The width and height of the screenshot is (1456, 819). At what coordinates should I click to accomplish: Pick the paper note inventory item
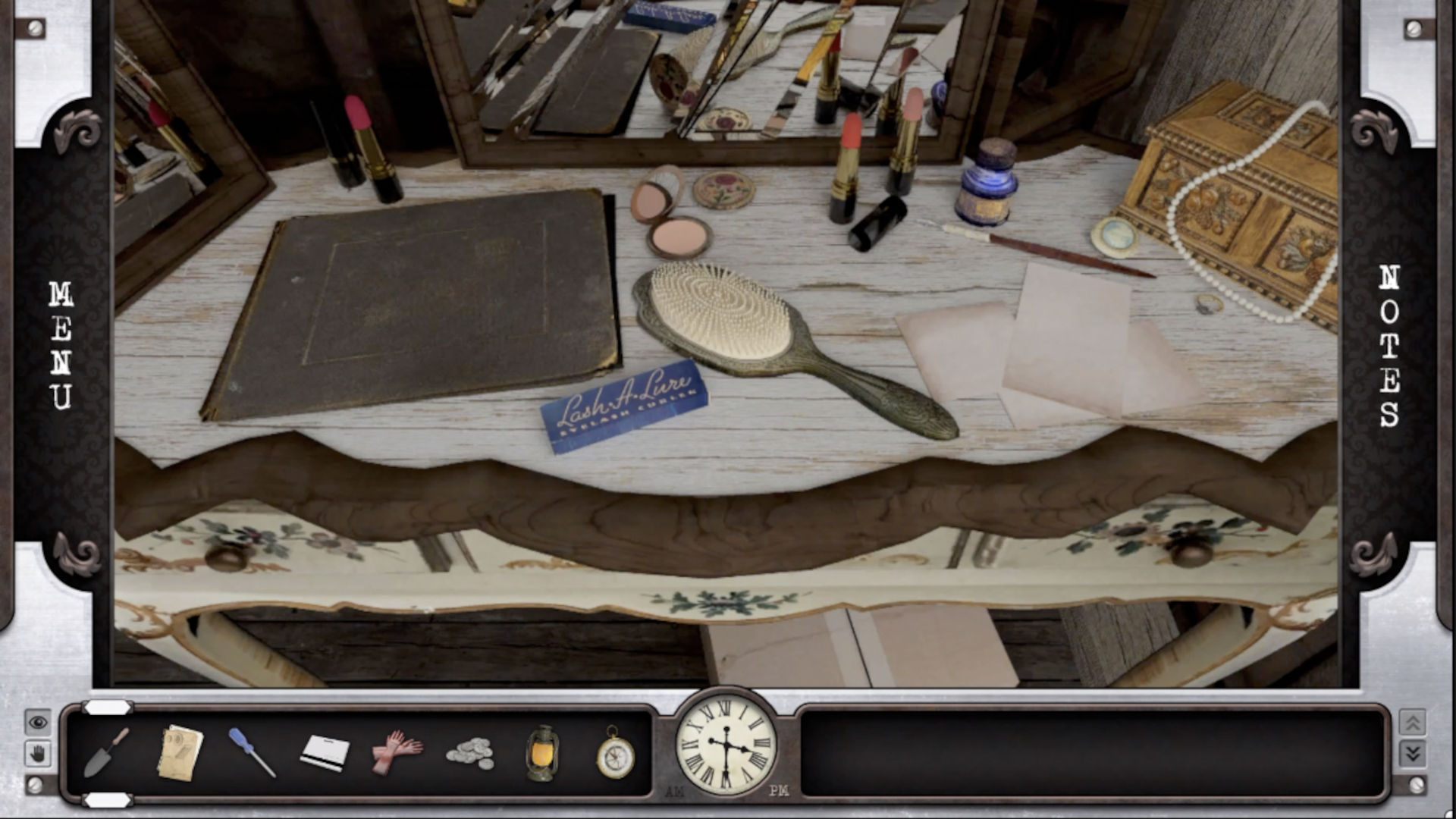[180, 752]
